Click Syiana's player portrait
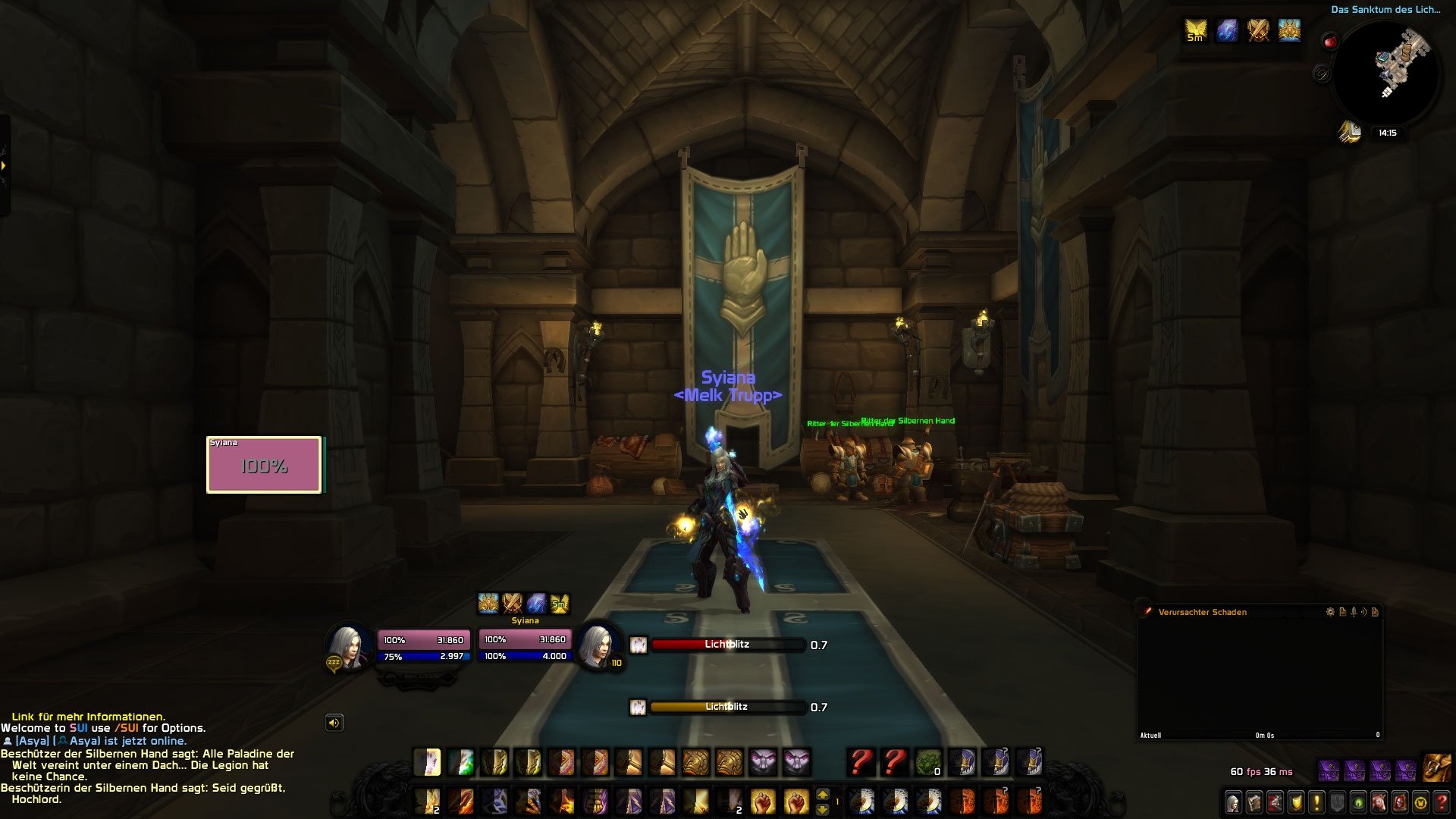1456x819 pixels. click(x=349, y=647)
